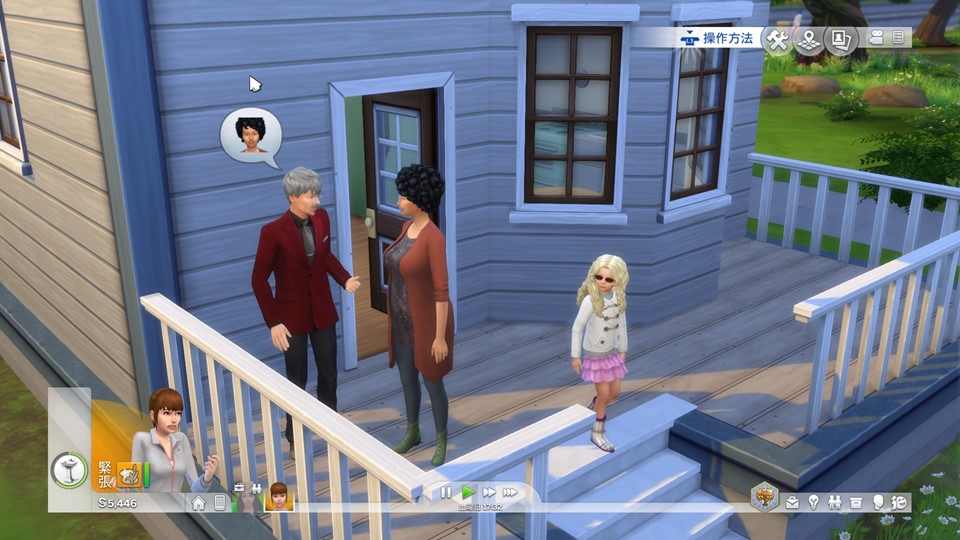960x540 pixels.
Task: Toggle the camera controls icon
Action: tap(877, 38)
